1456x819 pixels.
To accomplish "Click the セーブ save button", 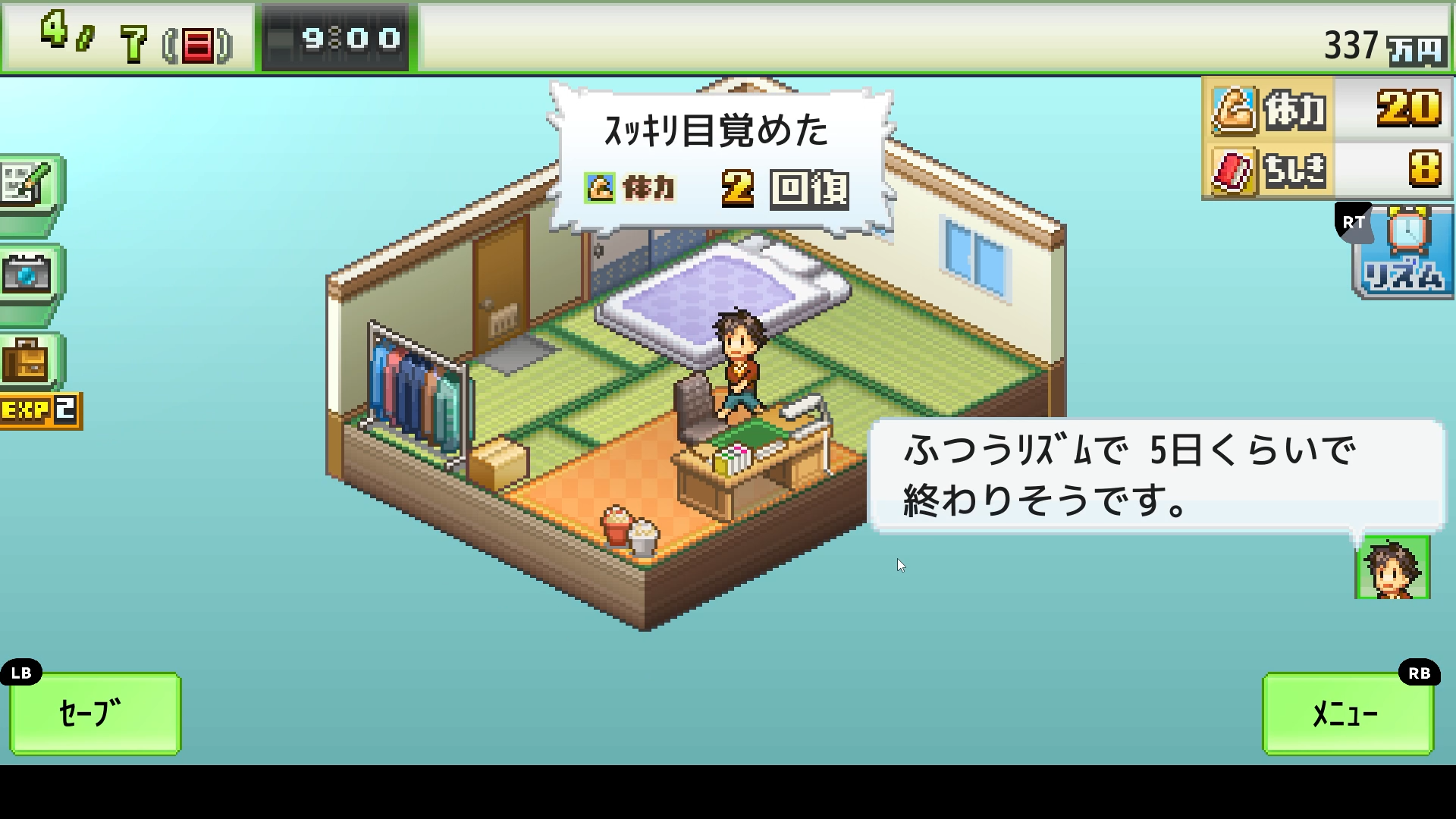I will [x=95, y=713].
